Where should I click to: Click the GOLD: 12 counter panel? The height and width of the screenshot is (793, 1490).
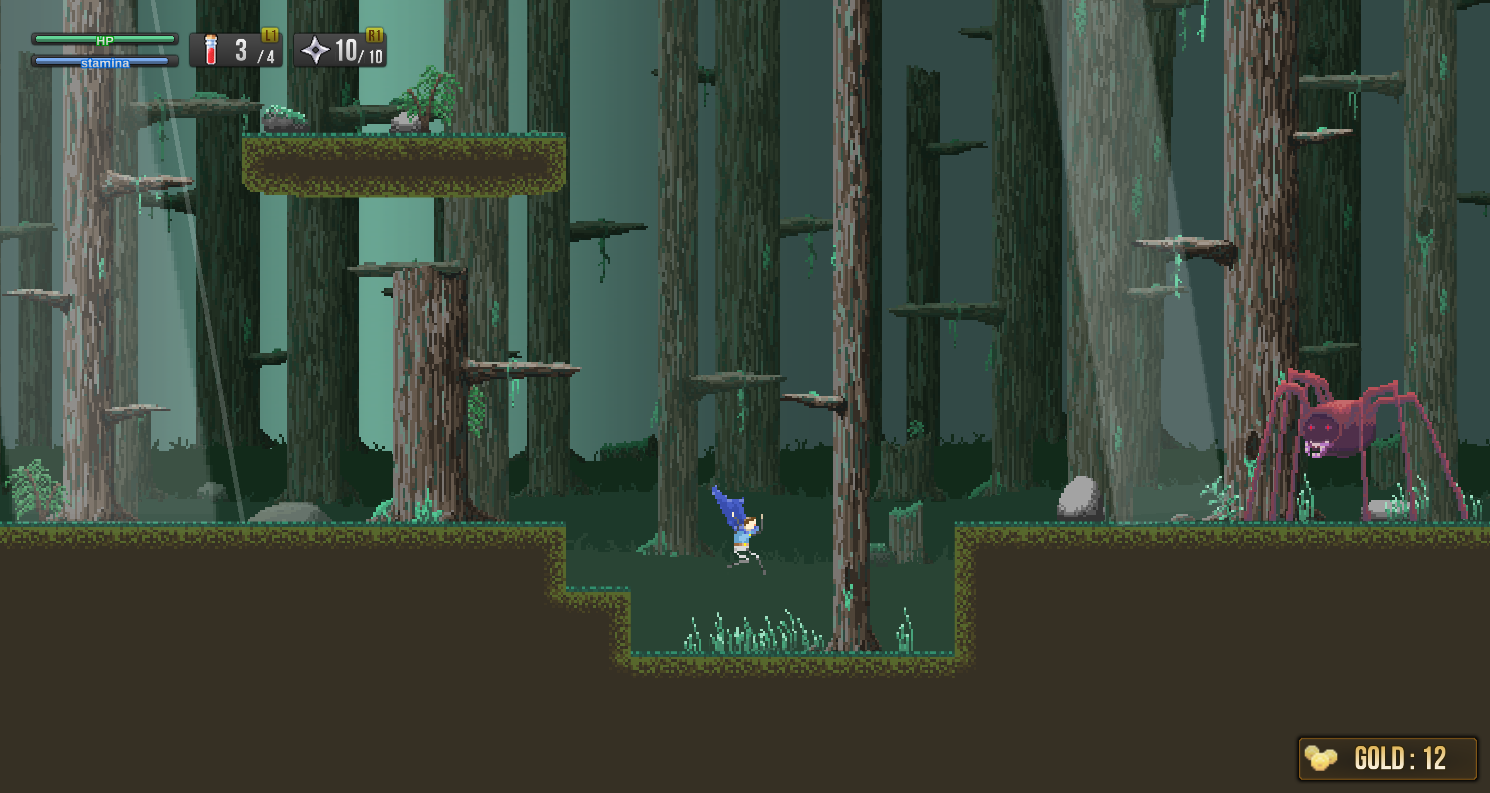tap(1388, 759)
